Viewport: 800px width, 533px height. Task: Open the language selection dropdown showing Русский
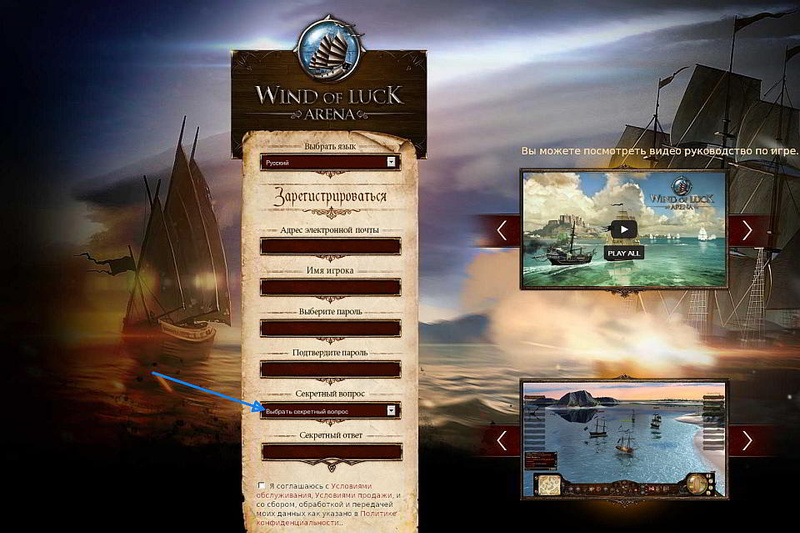(x=329, y=161)
